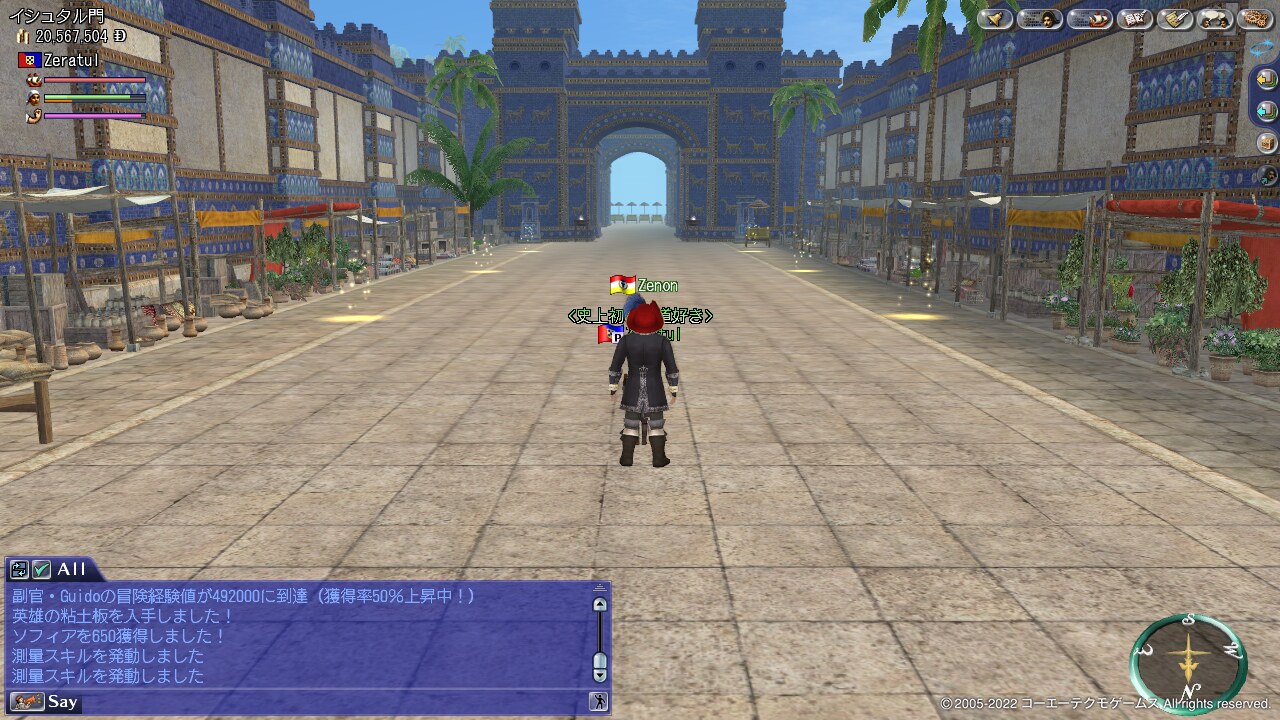Change the Say chat mode megaphone button

click(27, 701)
